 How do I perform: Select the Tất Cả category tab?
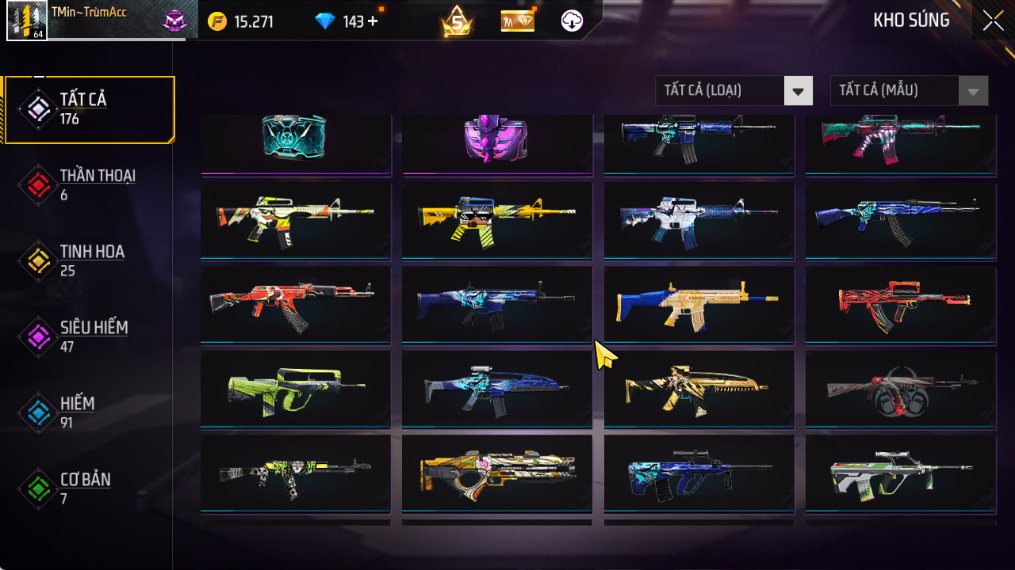point(90,109)
